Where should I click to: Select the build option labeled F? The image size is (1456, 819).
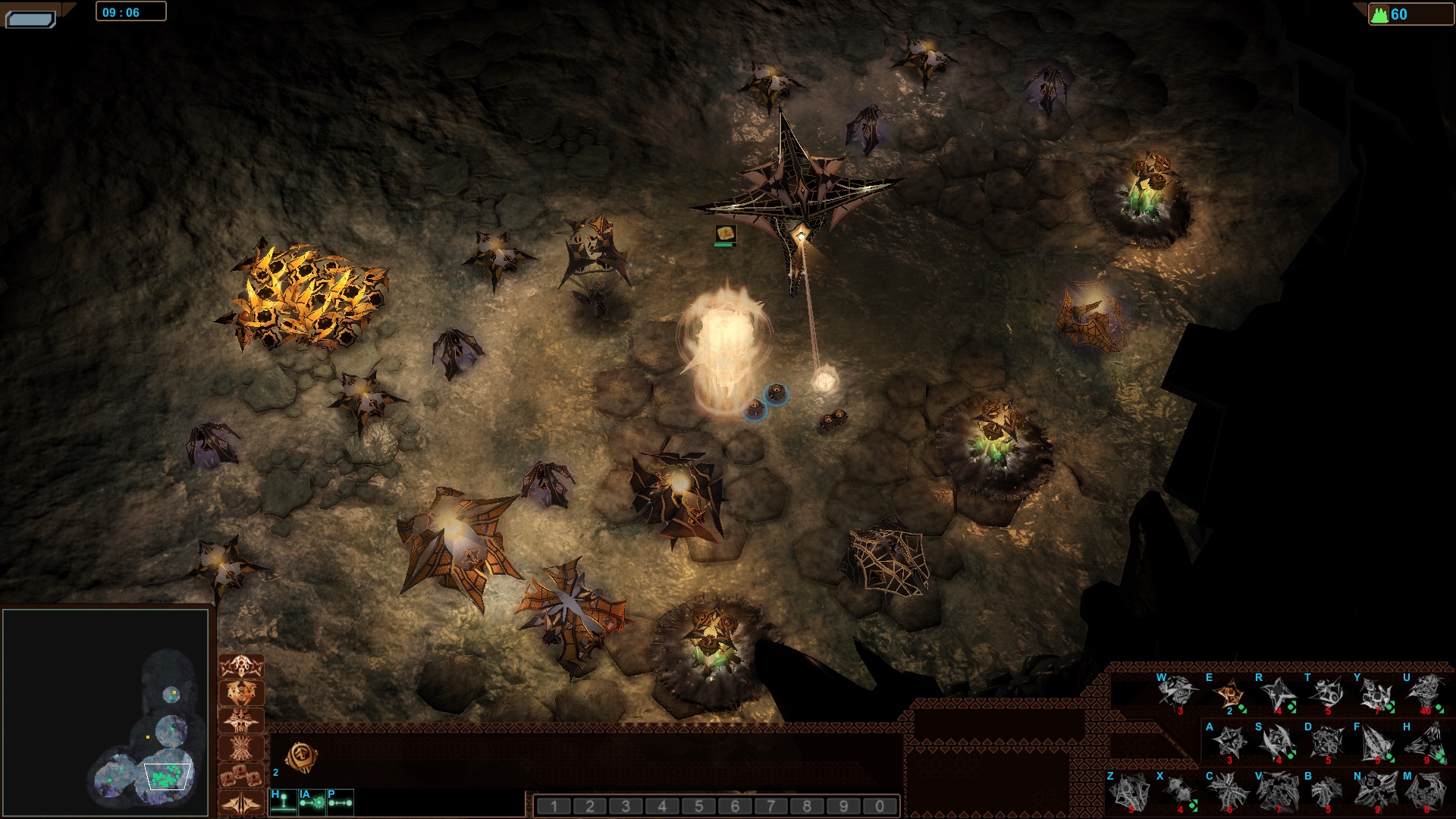pyautogui.click(x=1376, y=742)
